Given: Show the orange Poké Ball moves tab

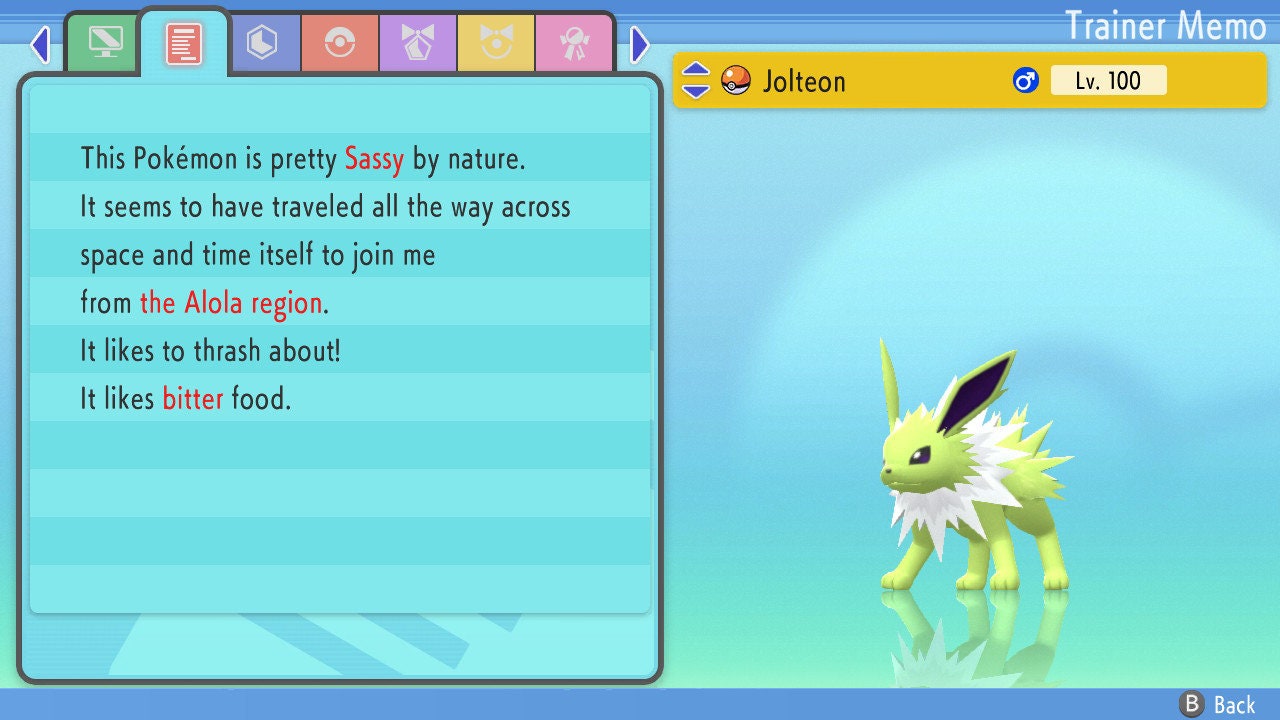Looking at the screenshot, I should (x=340, y=43).
